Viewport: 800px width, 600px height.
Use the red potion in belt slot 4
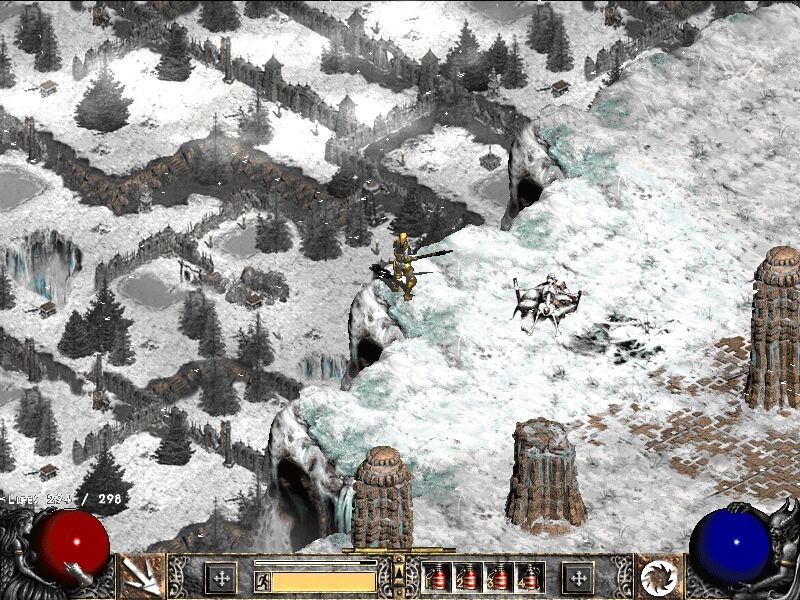(530, 577)
